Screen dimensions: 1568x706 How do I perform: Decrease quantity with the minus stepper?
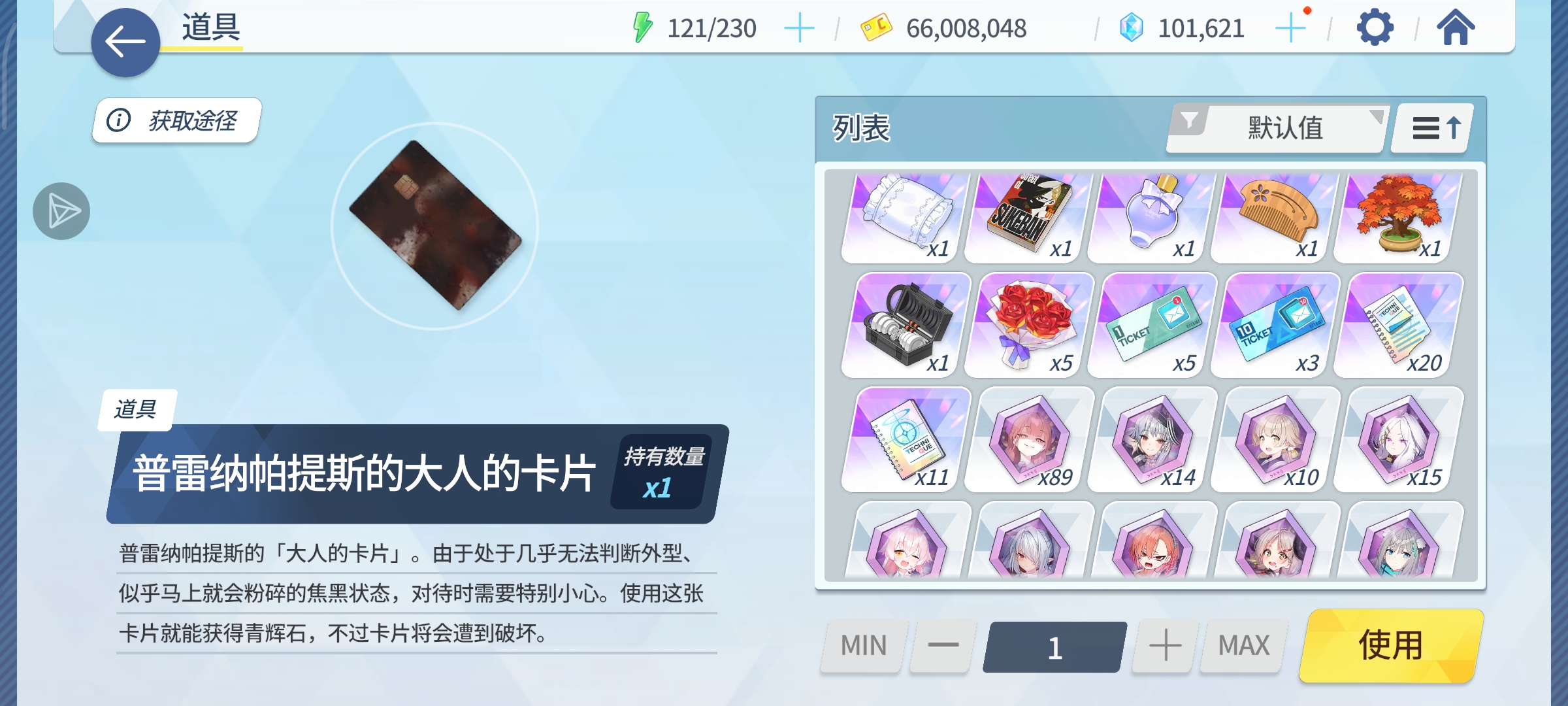[941, 645]
